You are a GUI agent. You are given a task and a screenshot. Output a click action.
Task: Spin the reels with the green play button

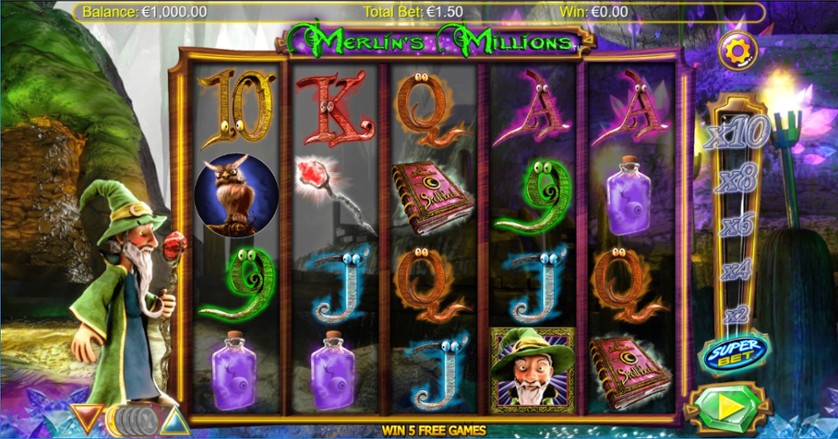pyautogui.click(x=729, y=410)
